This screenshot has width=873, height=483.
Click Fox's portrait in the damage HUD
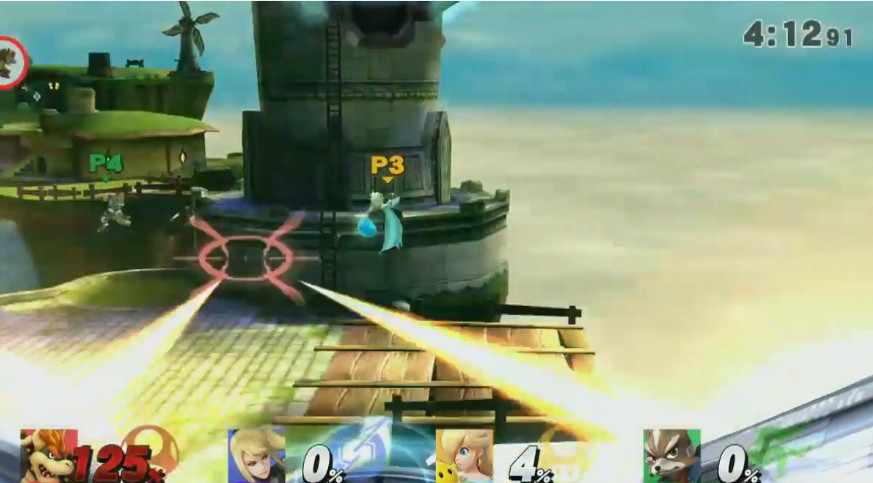pos(671,458)
